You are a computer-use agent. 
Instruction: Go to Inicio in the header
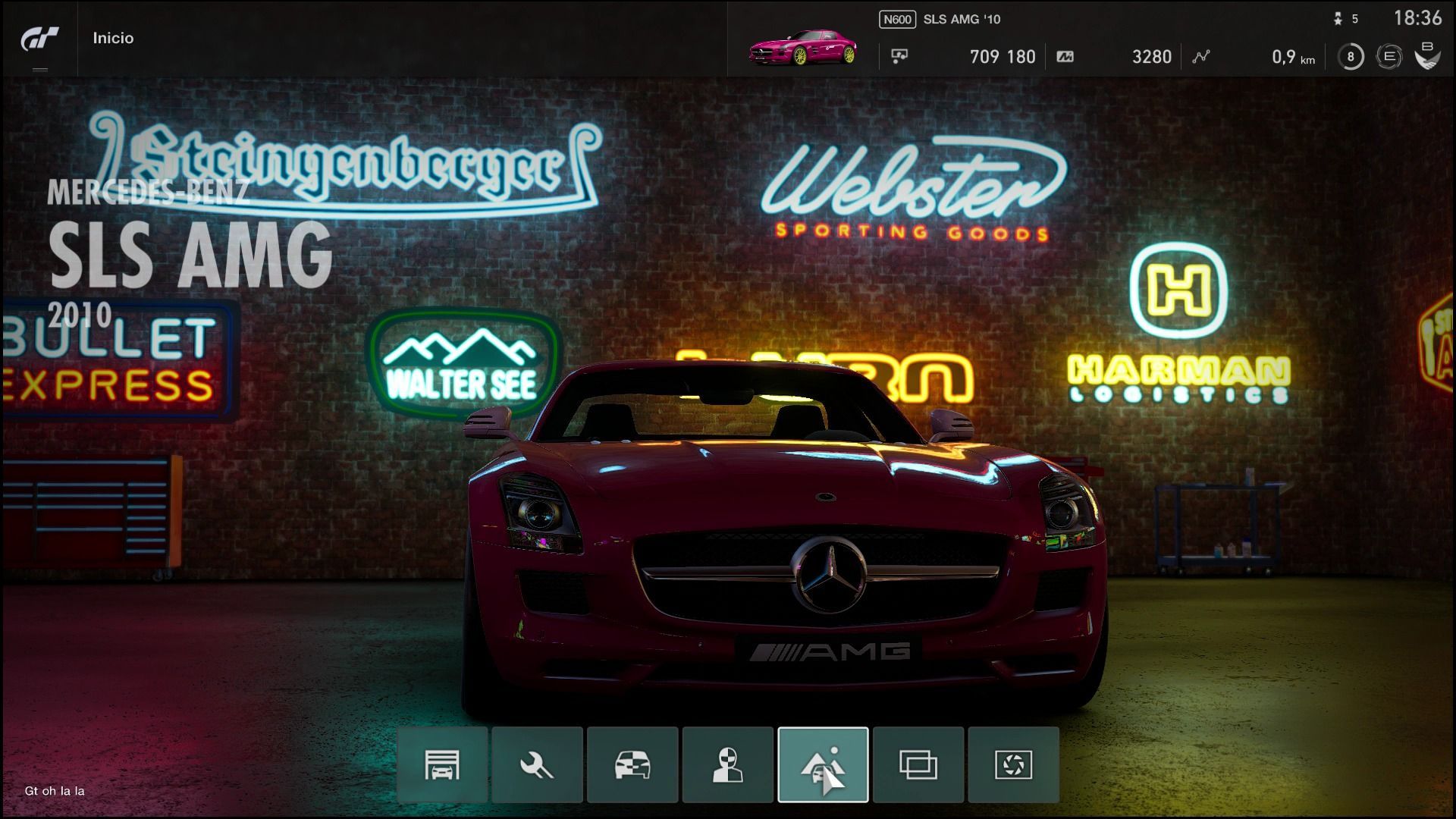[113, 38]
